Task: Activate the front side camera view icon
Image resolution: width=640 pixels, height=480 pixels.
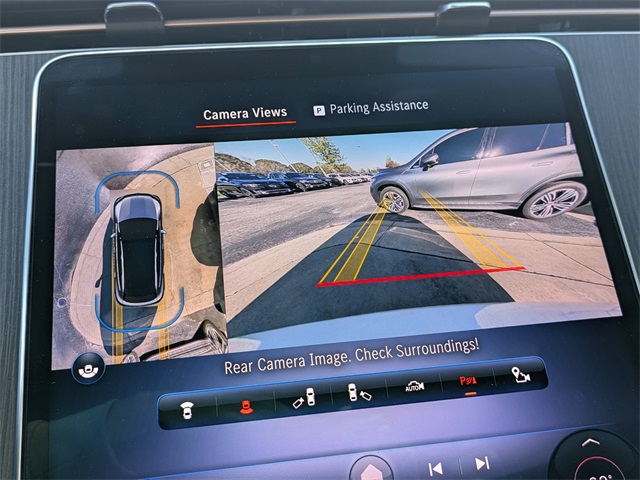Action: pyautogui.click(x=304, y=398)
